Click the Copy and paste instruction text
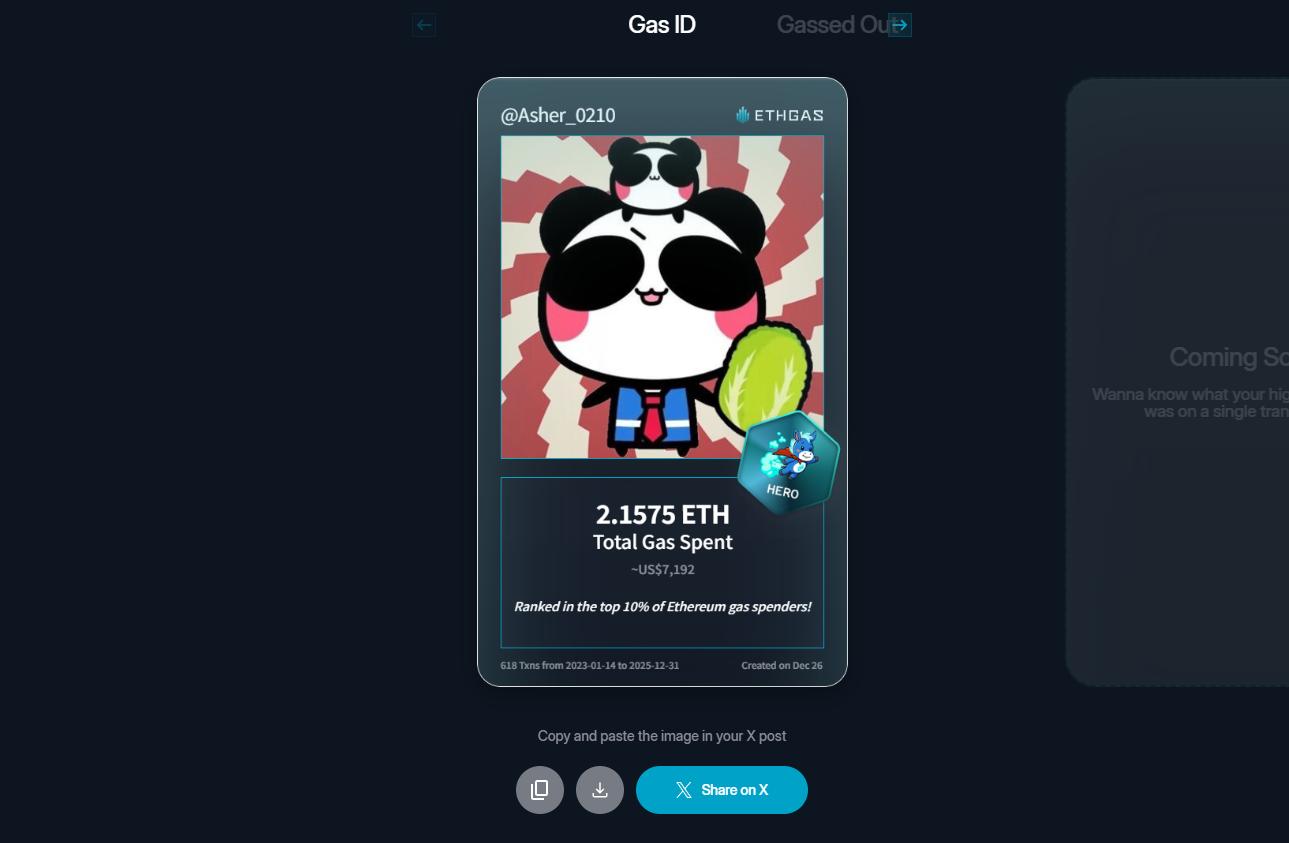The height and width of the screenshot is (843, 1289). (662, 736)
